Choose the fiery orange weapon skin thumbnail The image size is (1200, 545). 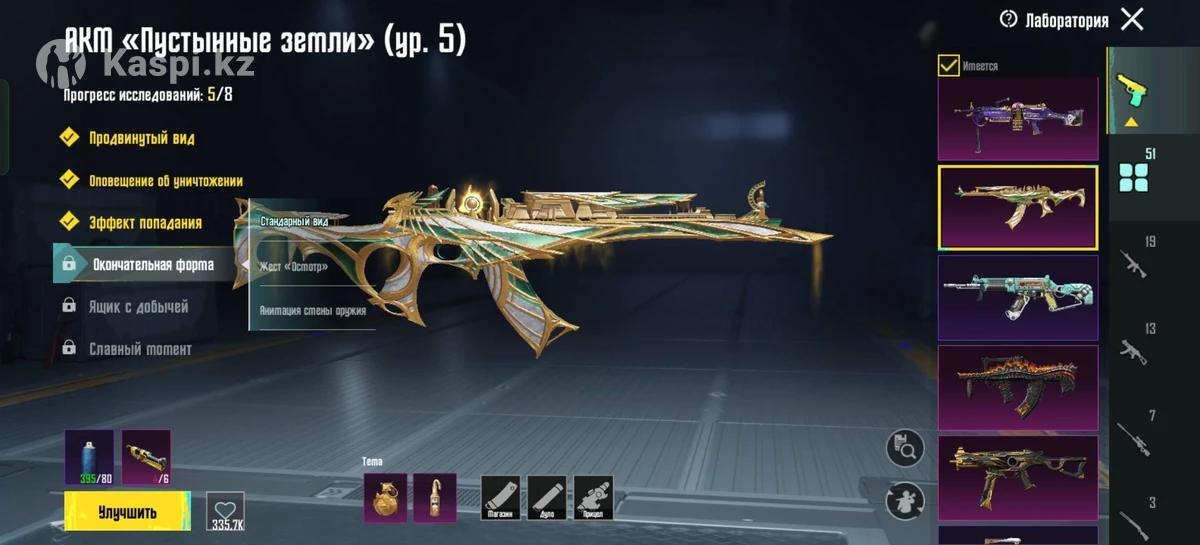[x=1017, y=385]
